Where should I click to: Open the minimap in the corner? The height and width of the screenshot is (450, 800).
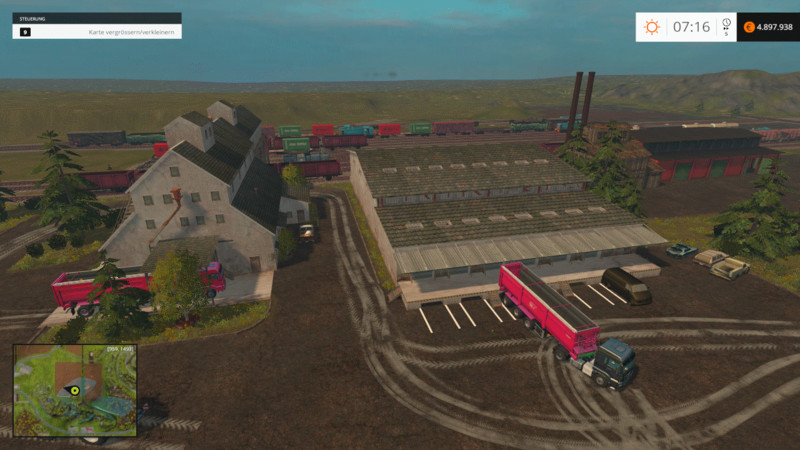[75, 390]
